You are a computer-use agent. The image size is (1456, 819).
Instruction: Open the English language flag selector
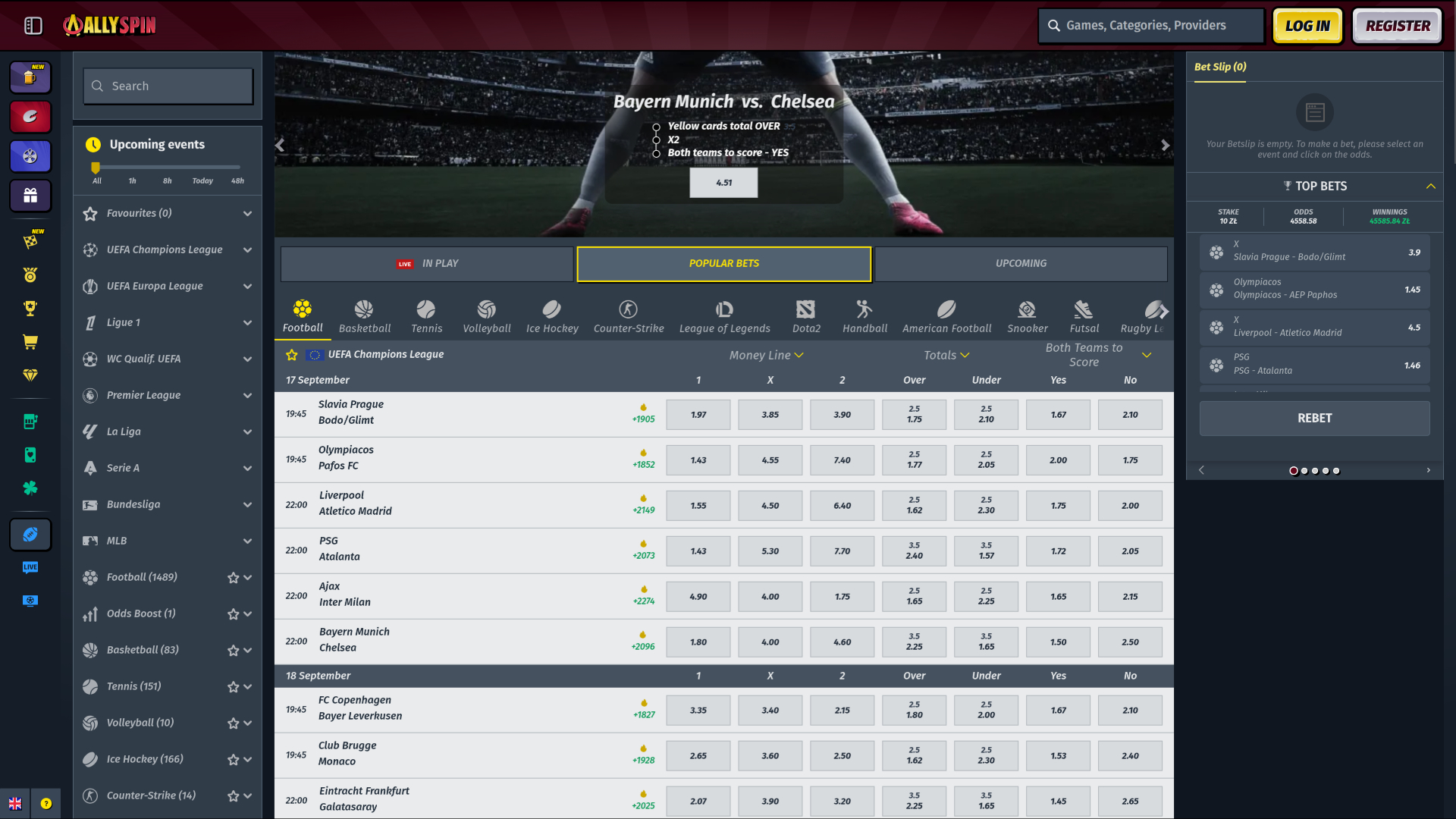click(x=16, y=803)
